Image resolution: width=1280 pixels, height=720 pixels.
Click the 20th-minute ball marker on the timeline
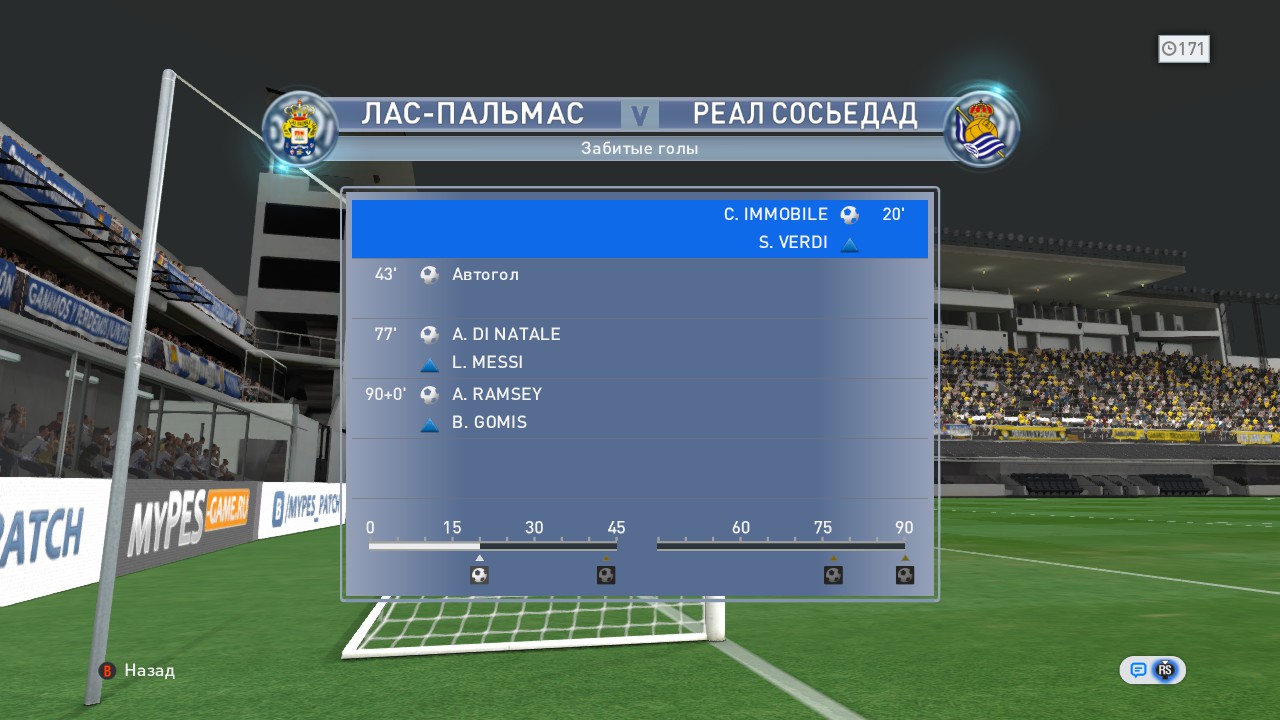479,575
